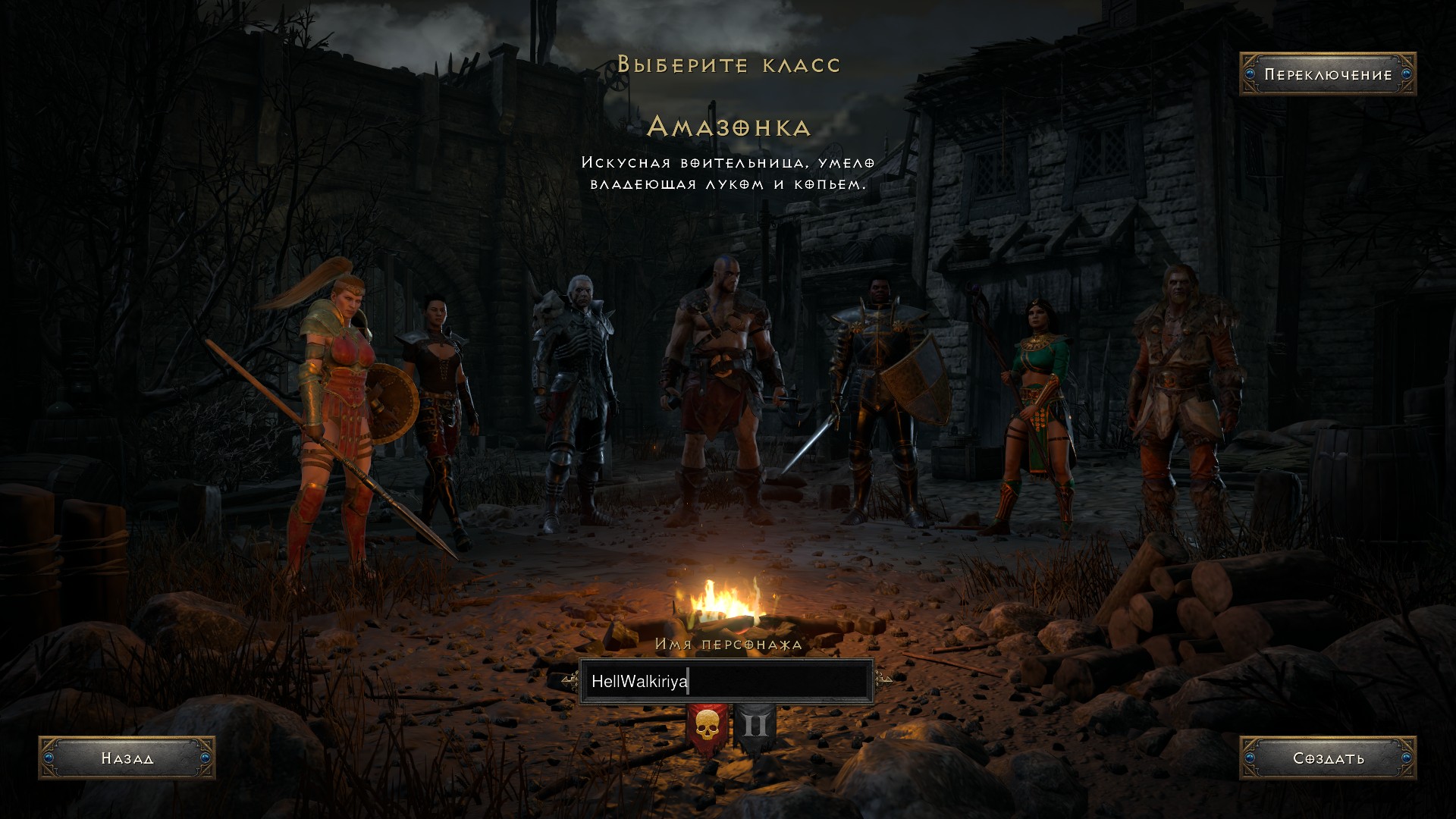Toggle the Roman numeral II expansion banner
Screen dimensions: 1456x819
755,726
